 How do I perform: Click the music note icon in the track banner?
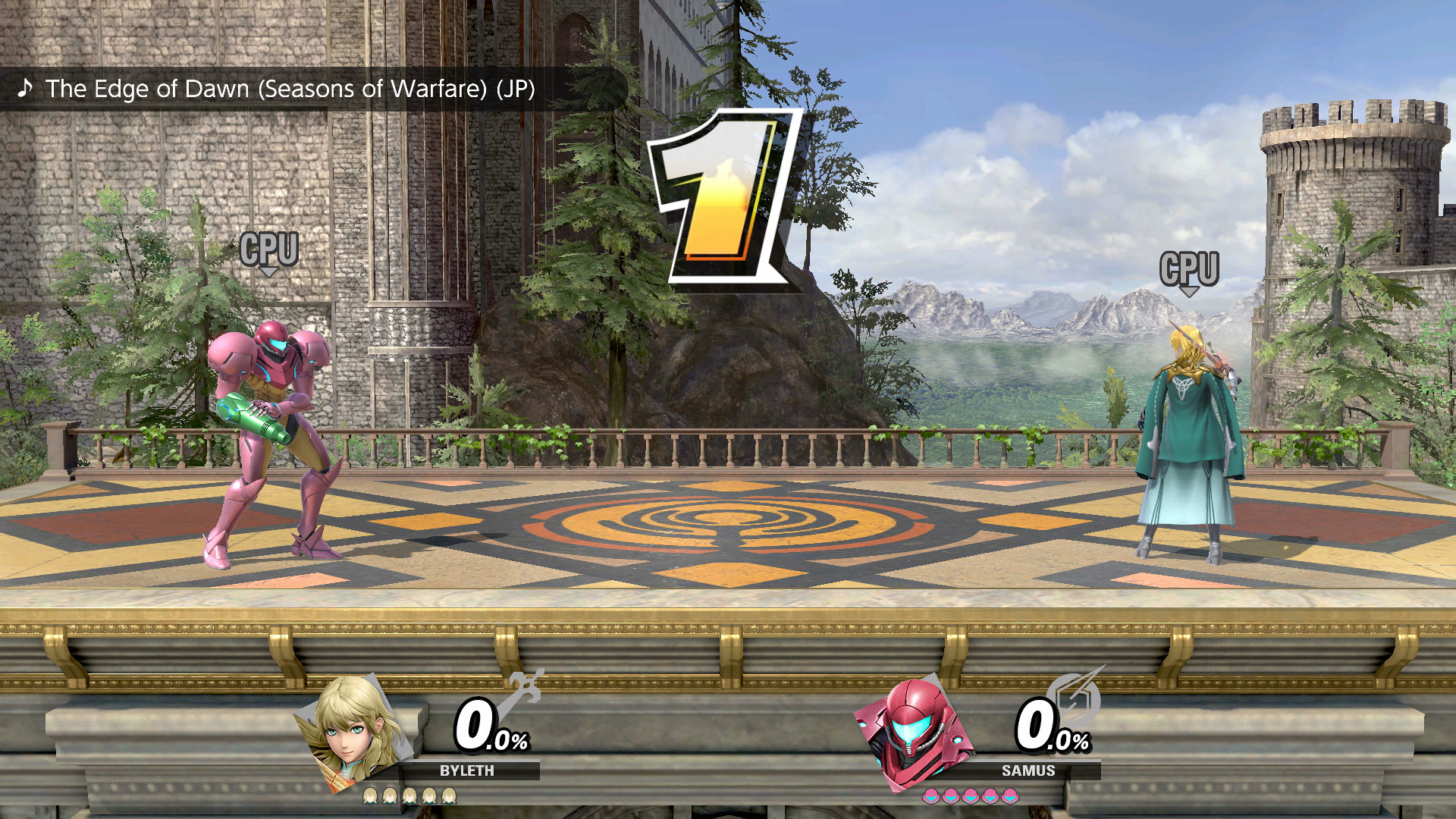point(26,89)
